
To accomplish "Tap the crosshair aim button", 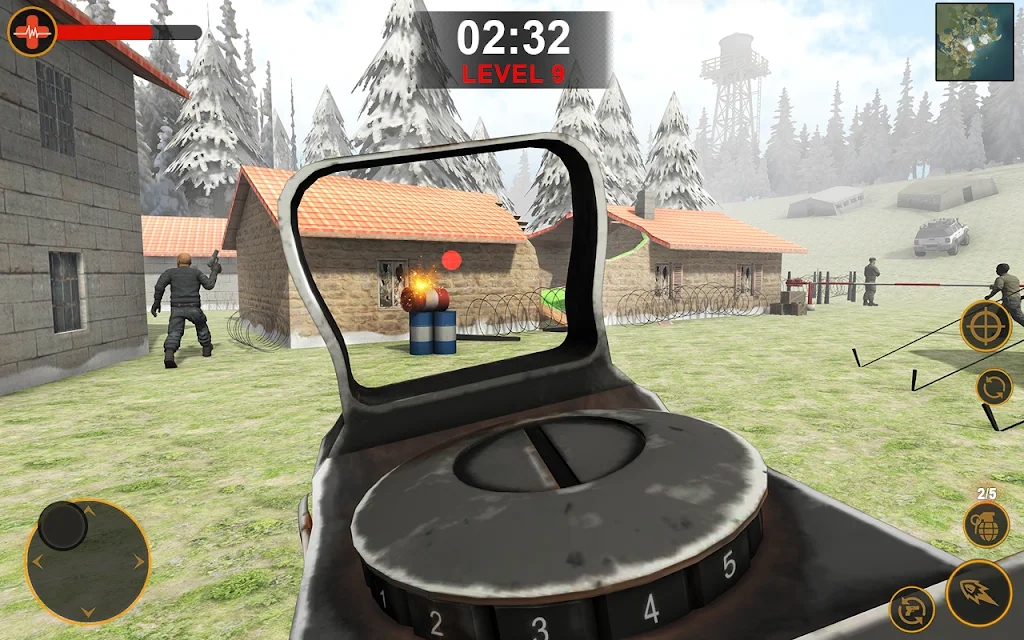I will click(985, 326).
